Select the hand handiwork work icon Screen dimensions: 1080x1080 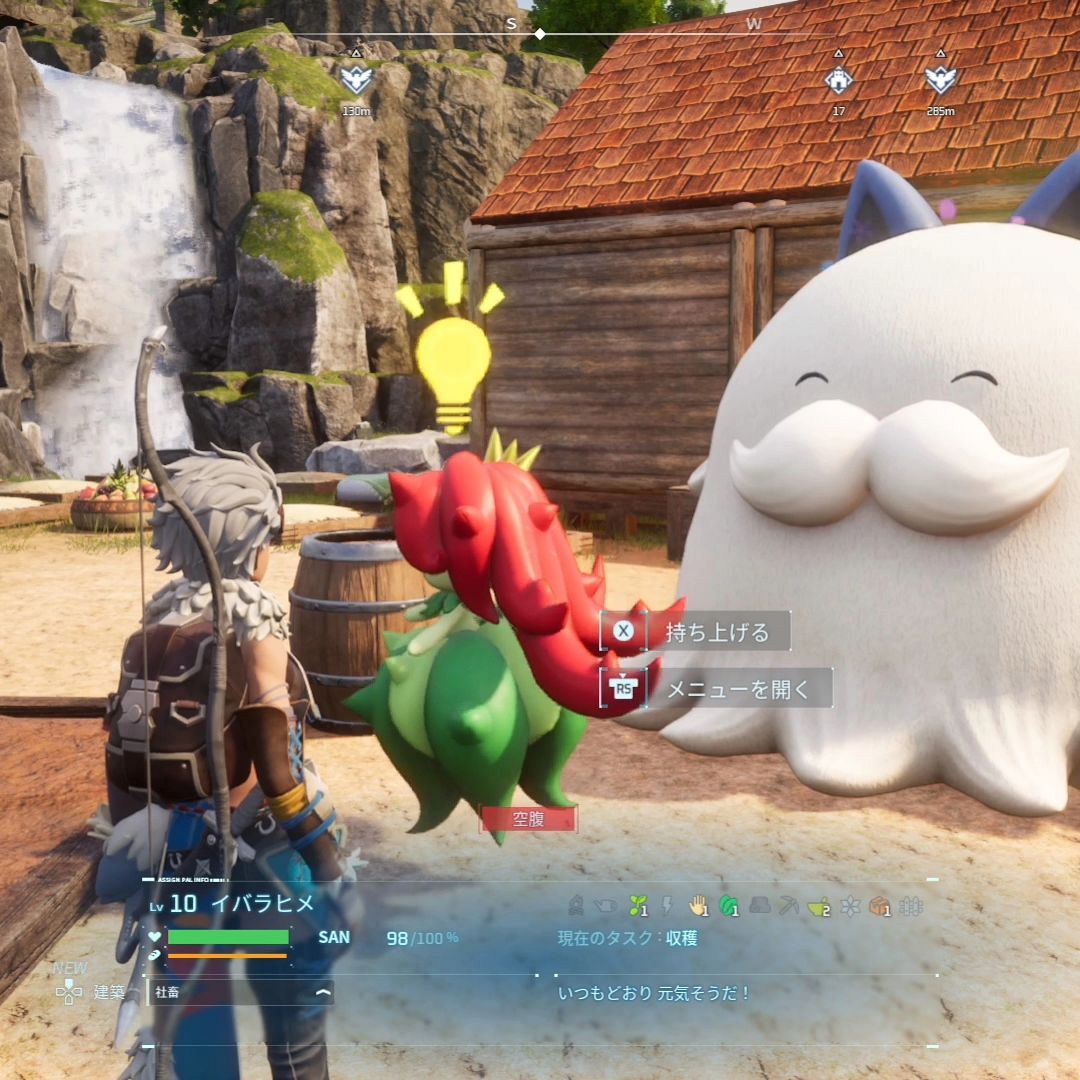point(698,906)
